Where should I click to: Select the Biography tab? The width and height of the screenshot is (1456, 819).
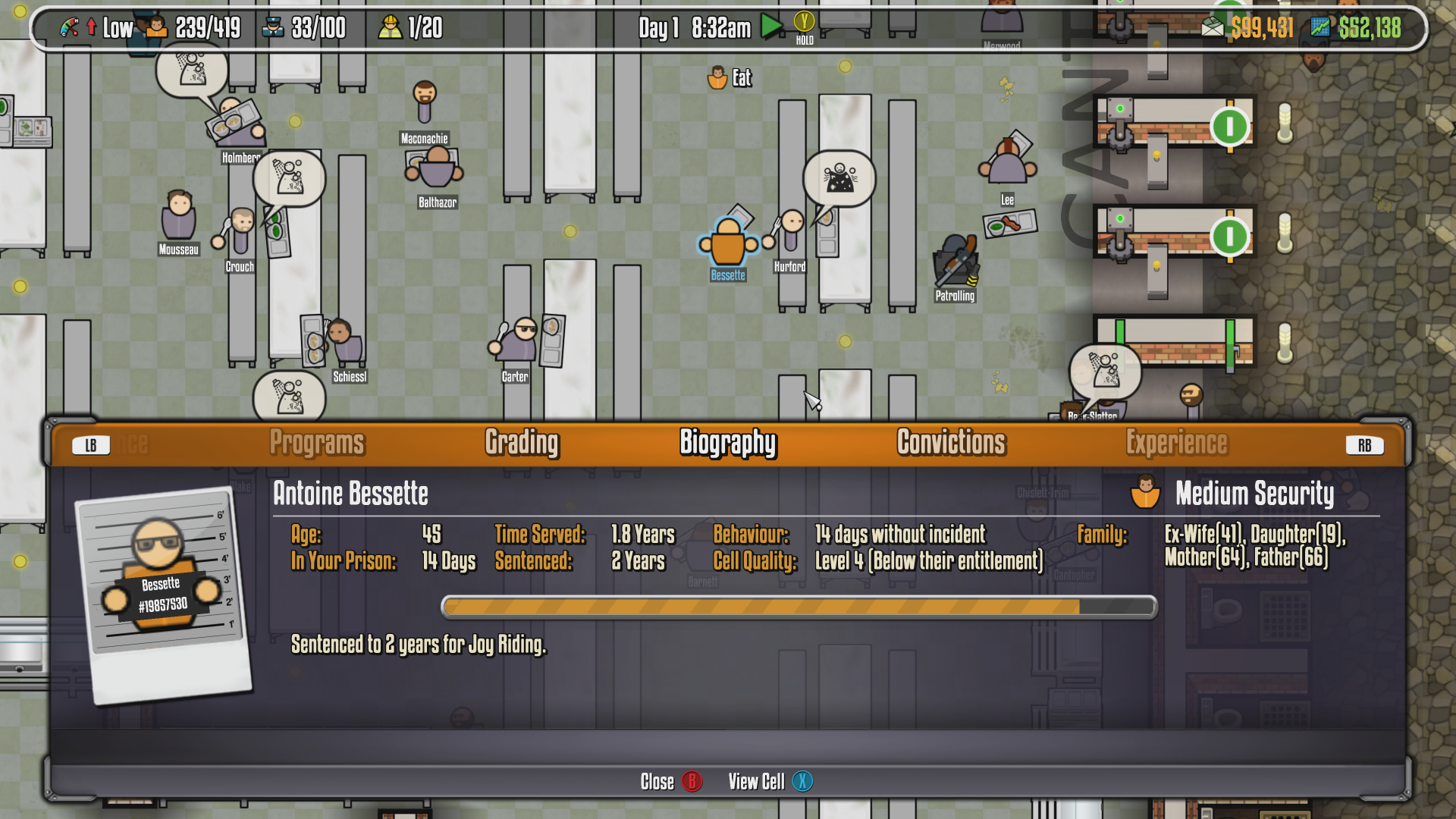pos(728,443)
